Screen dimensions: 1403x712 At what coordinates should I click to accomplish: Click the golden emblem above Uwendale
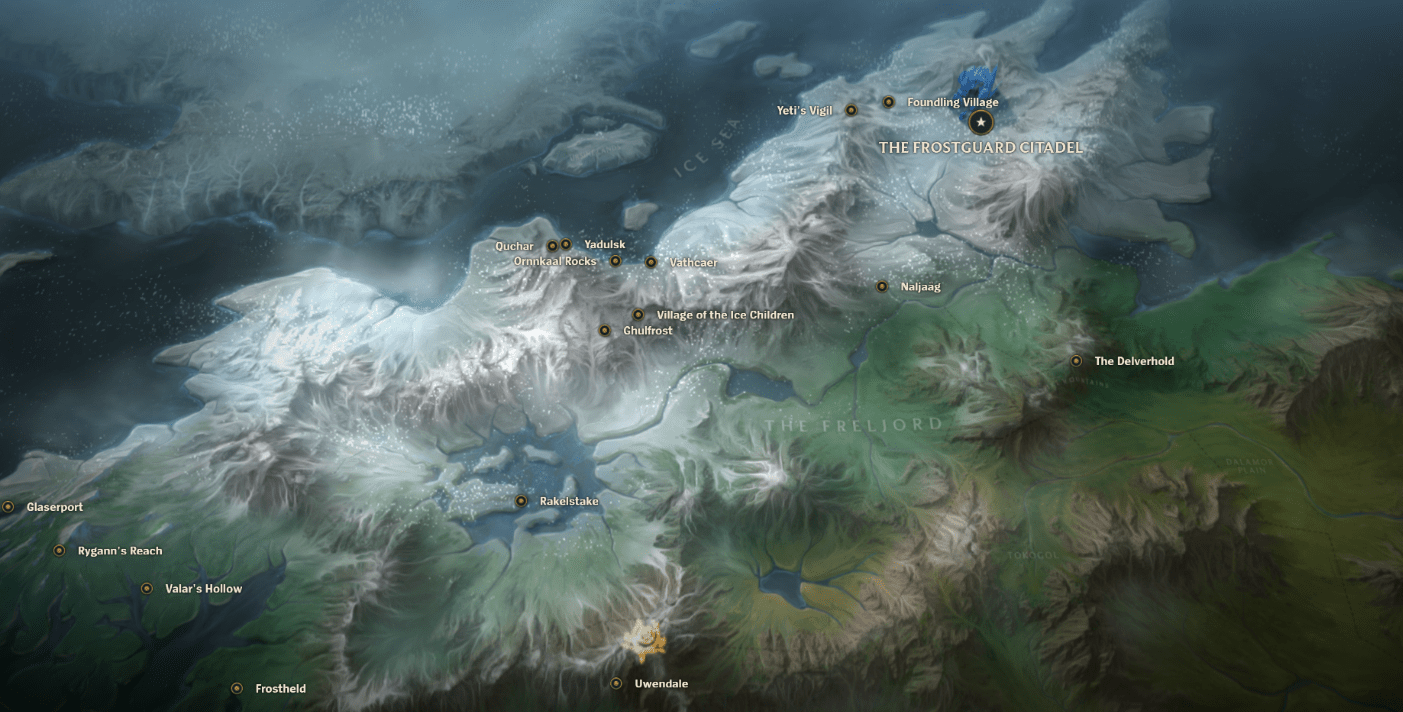click(x=640, y=641)
